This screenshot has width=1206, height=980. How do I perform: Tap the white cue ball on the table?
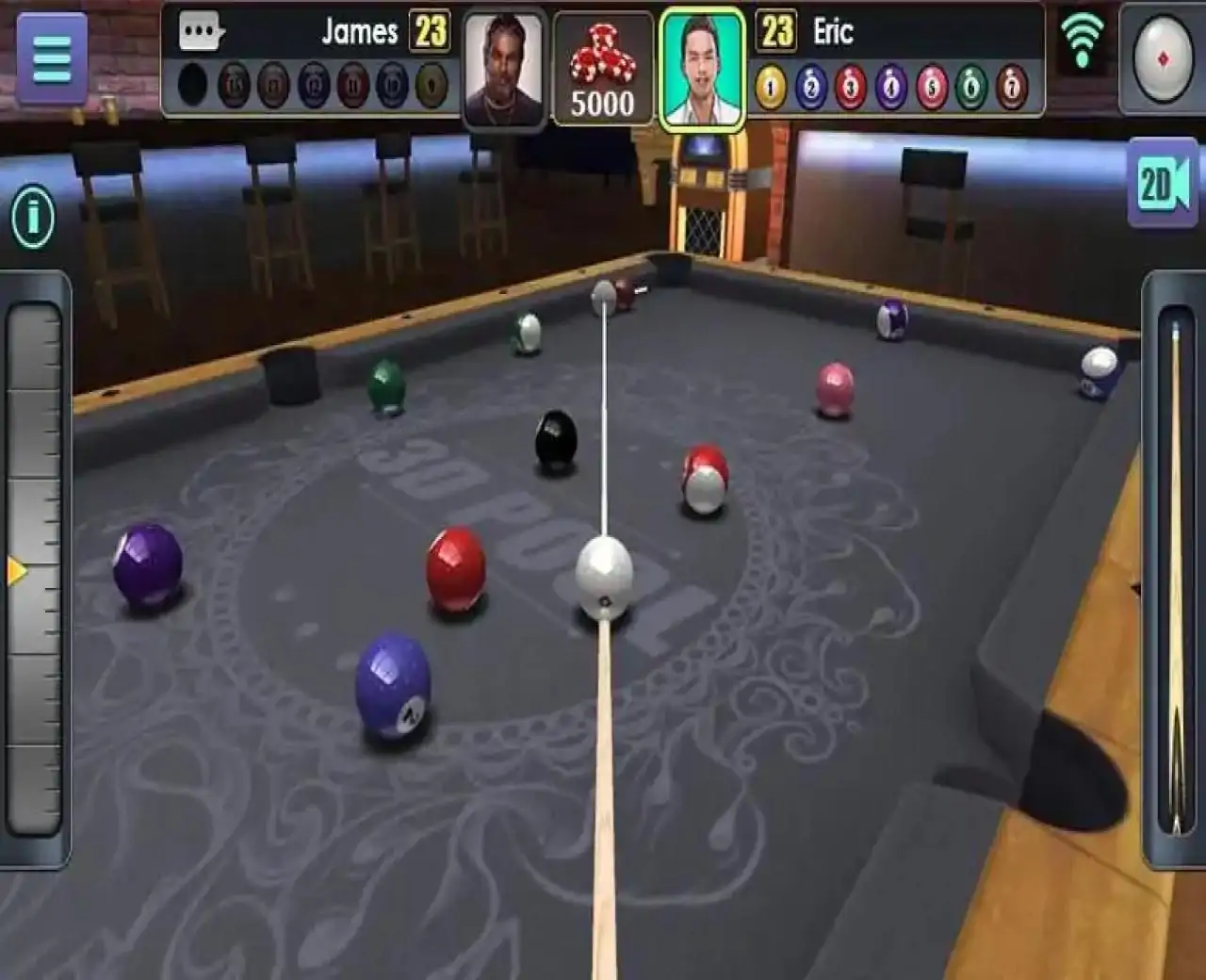point(602,577)
